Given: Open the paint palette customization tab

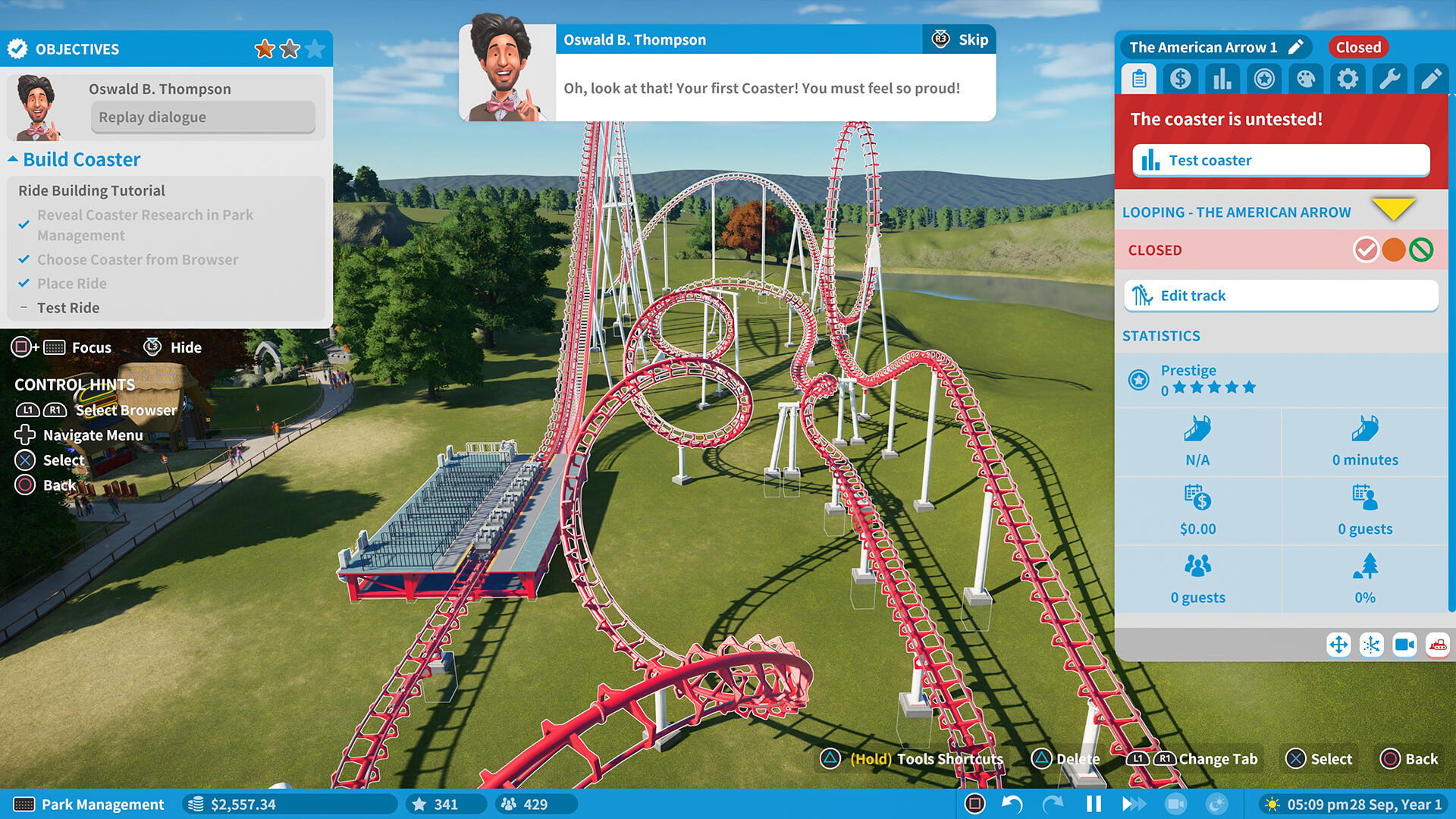Looking at the screenshot, I should point(1305,78).
